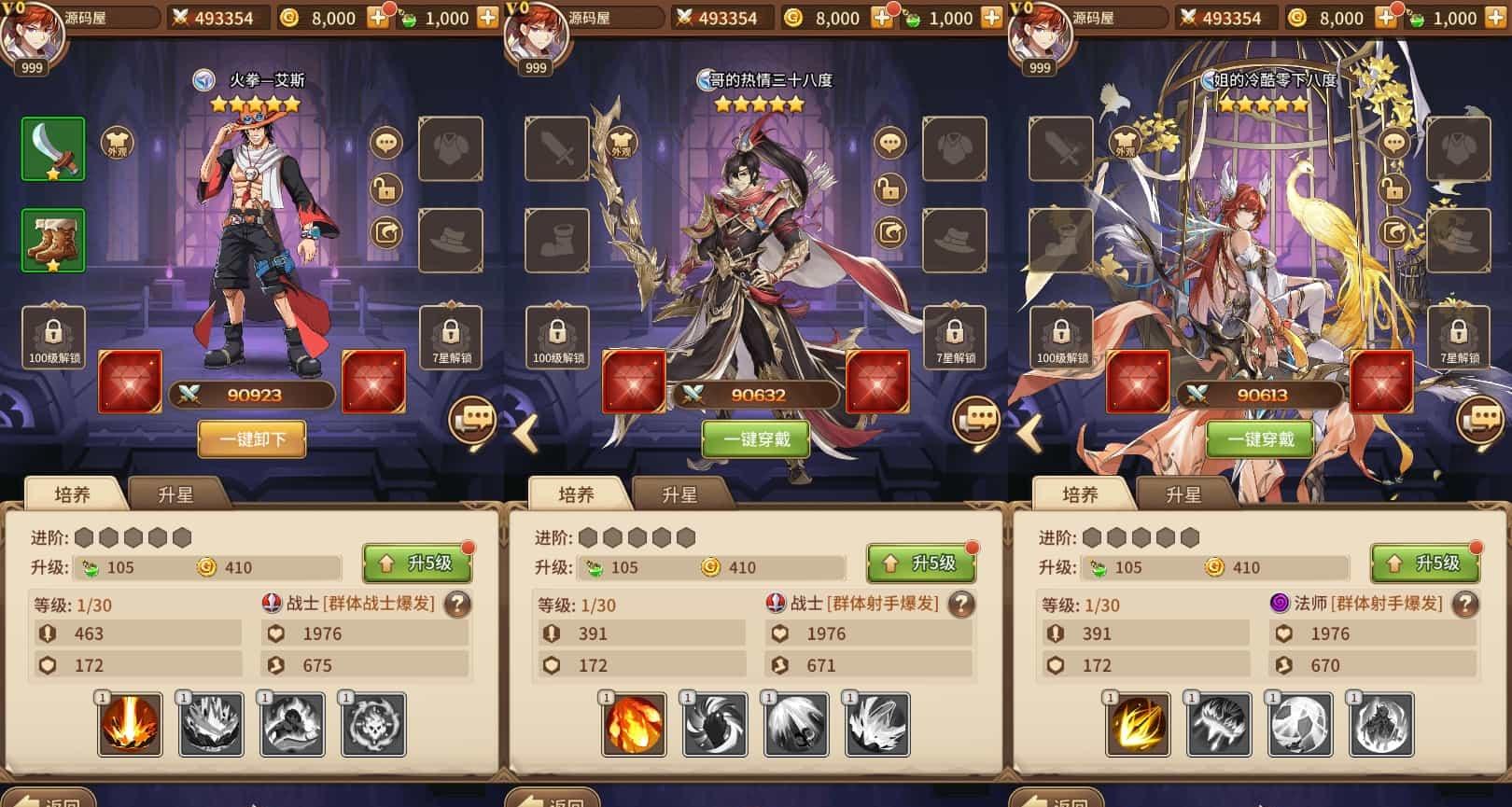
Task: Upgrade the 法师 hero with 升5级
Action: (x=1425, y=564)
